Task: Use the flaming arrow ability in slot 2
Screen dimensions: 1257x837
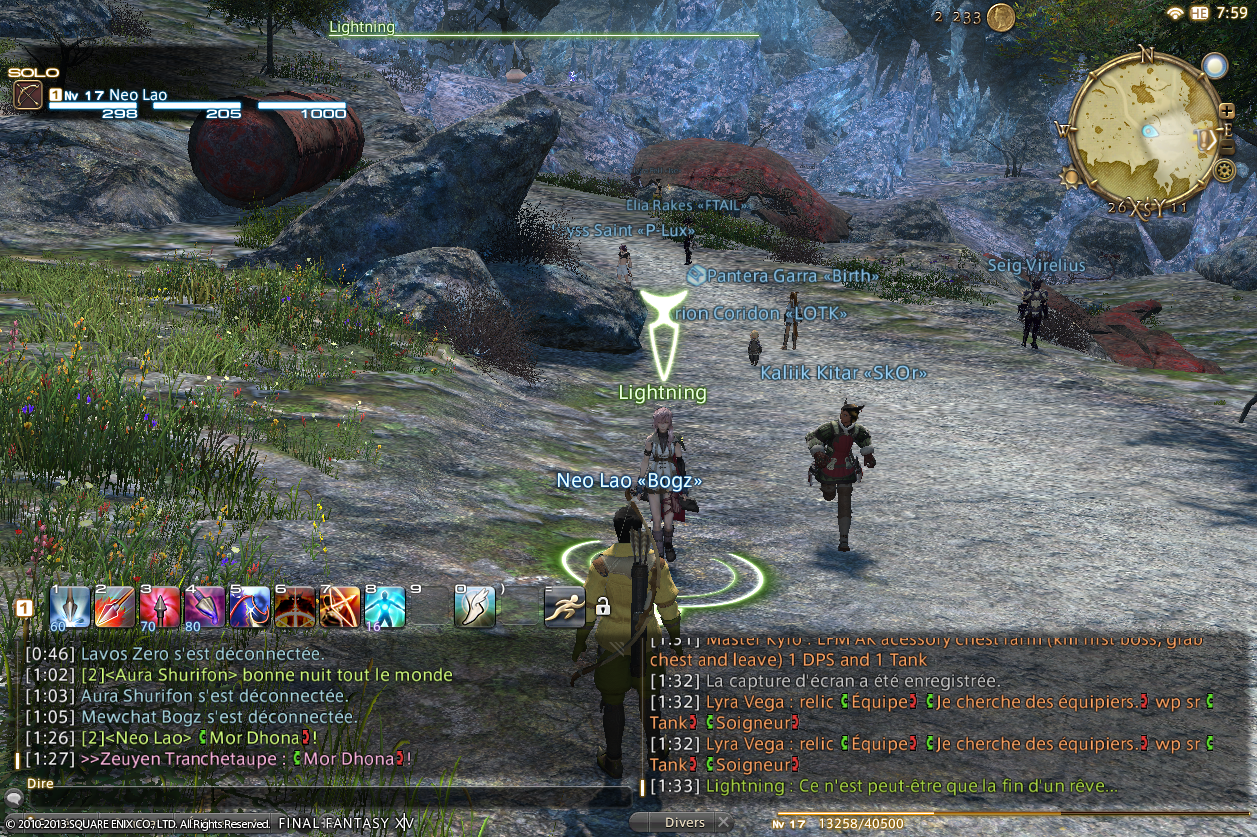Action: pyautogui.click(x=115, y=607)
